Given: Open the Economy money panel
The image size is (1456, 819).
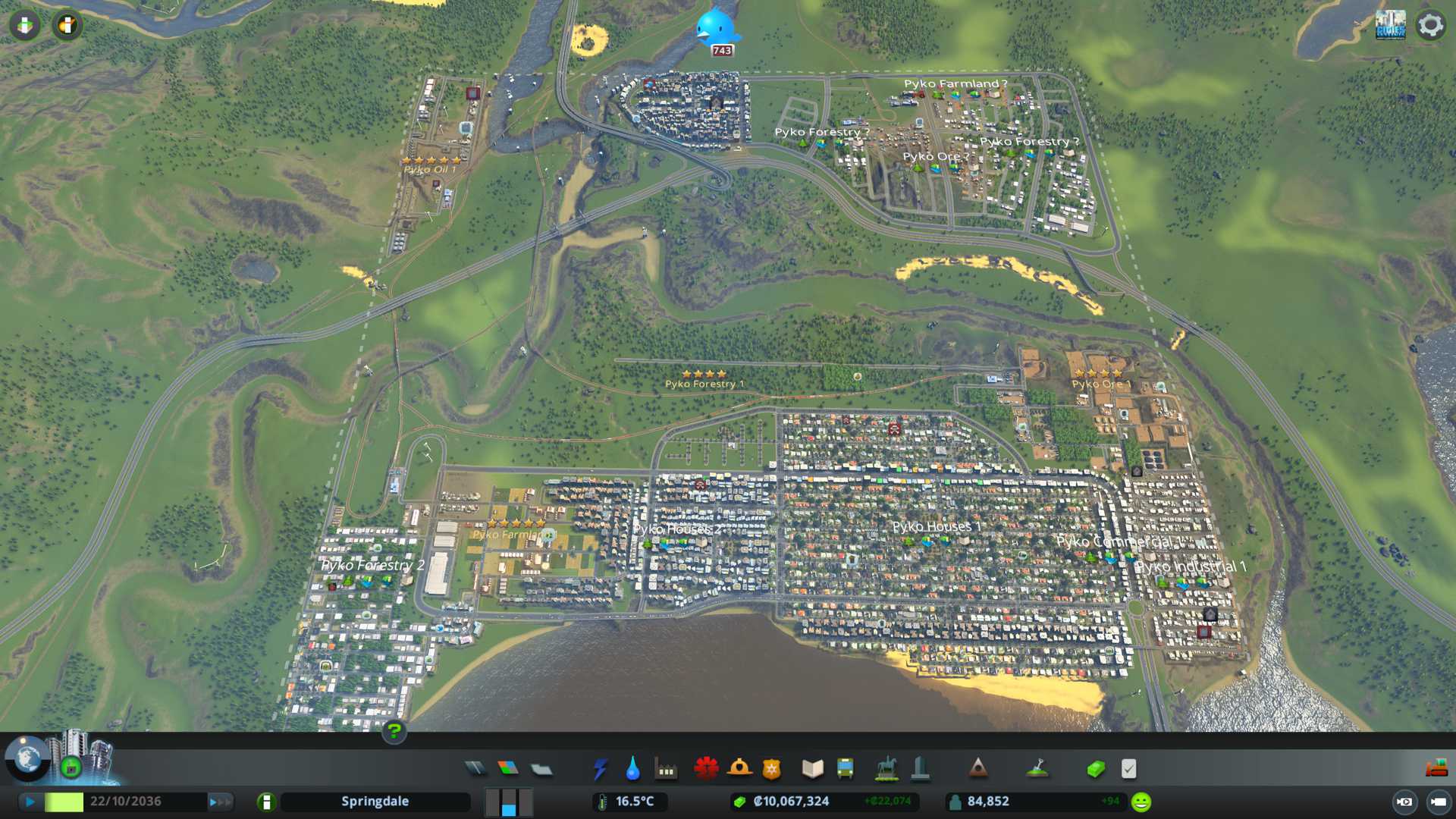Looking at the screenshot, I should [x=1096, y=769].
